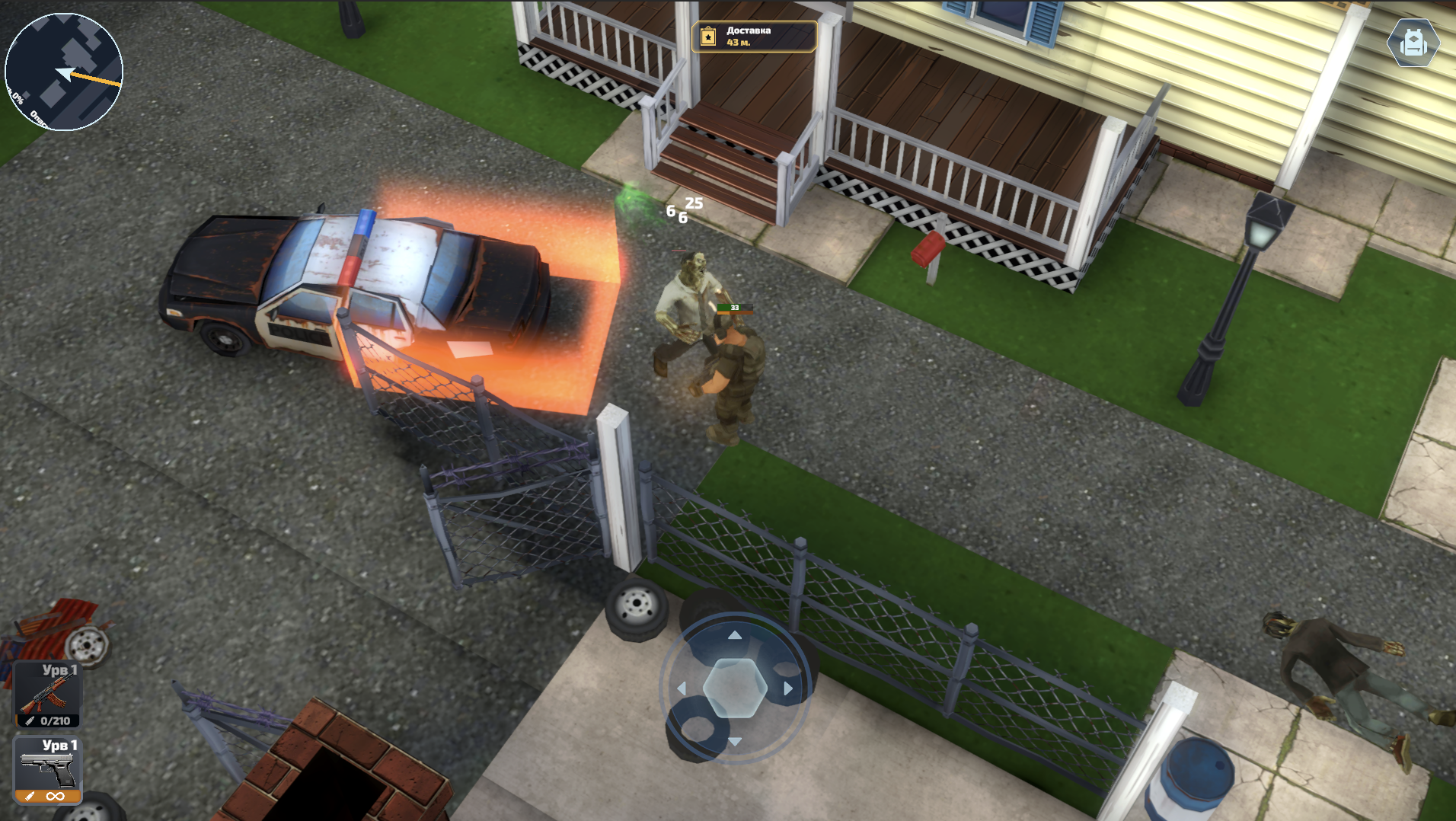Click the bullet icon on the pistol's orange bar
The width and height of the screenshot is (1456, 821).
pyautogui.click(x=30, y=797)
